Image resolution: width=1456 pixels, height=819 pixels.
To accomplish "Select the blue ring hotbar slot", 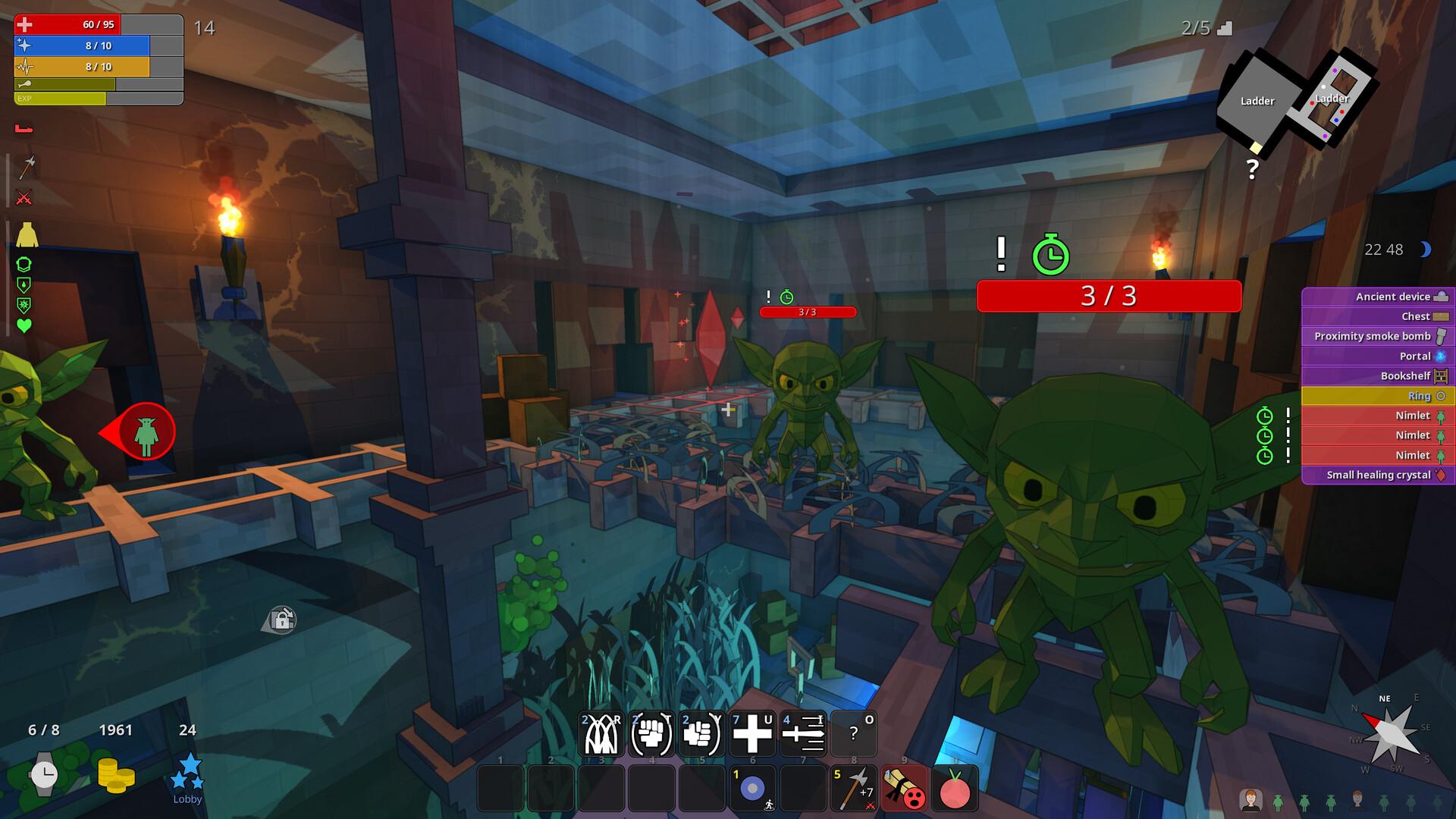I will (x=752, y=788).
